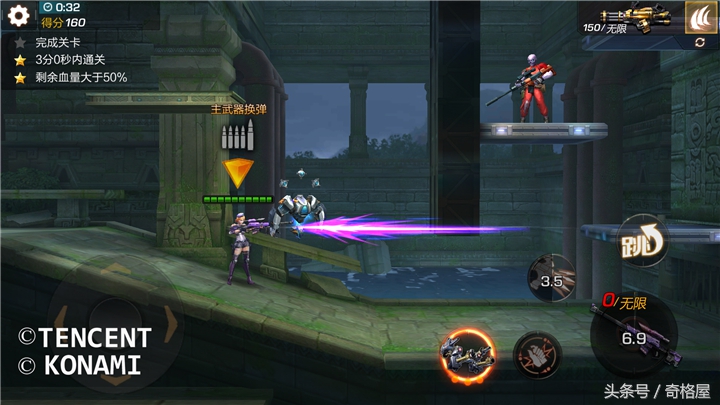Activate the skill on 3.5 cooldown
The height and width of the screenshot is (405, 720).
click(x=551, y=277)
